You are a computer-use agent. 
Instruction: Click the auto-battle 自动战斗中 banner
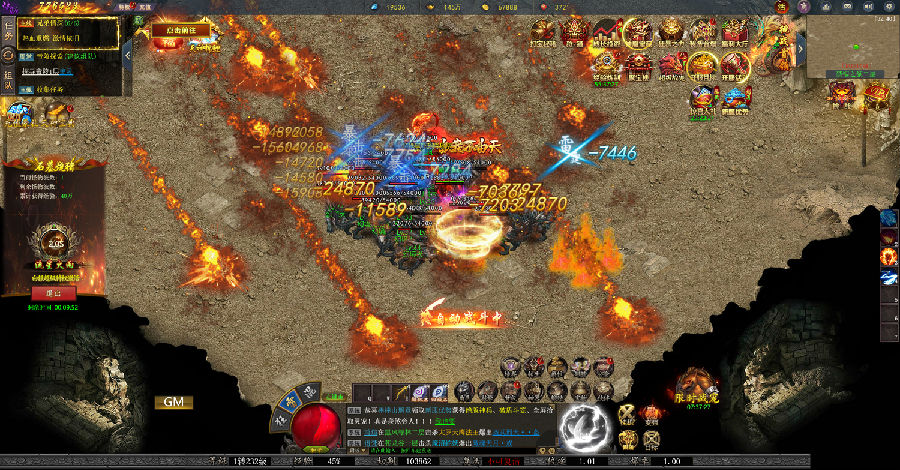pos(461,318)
